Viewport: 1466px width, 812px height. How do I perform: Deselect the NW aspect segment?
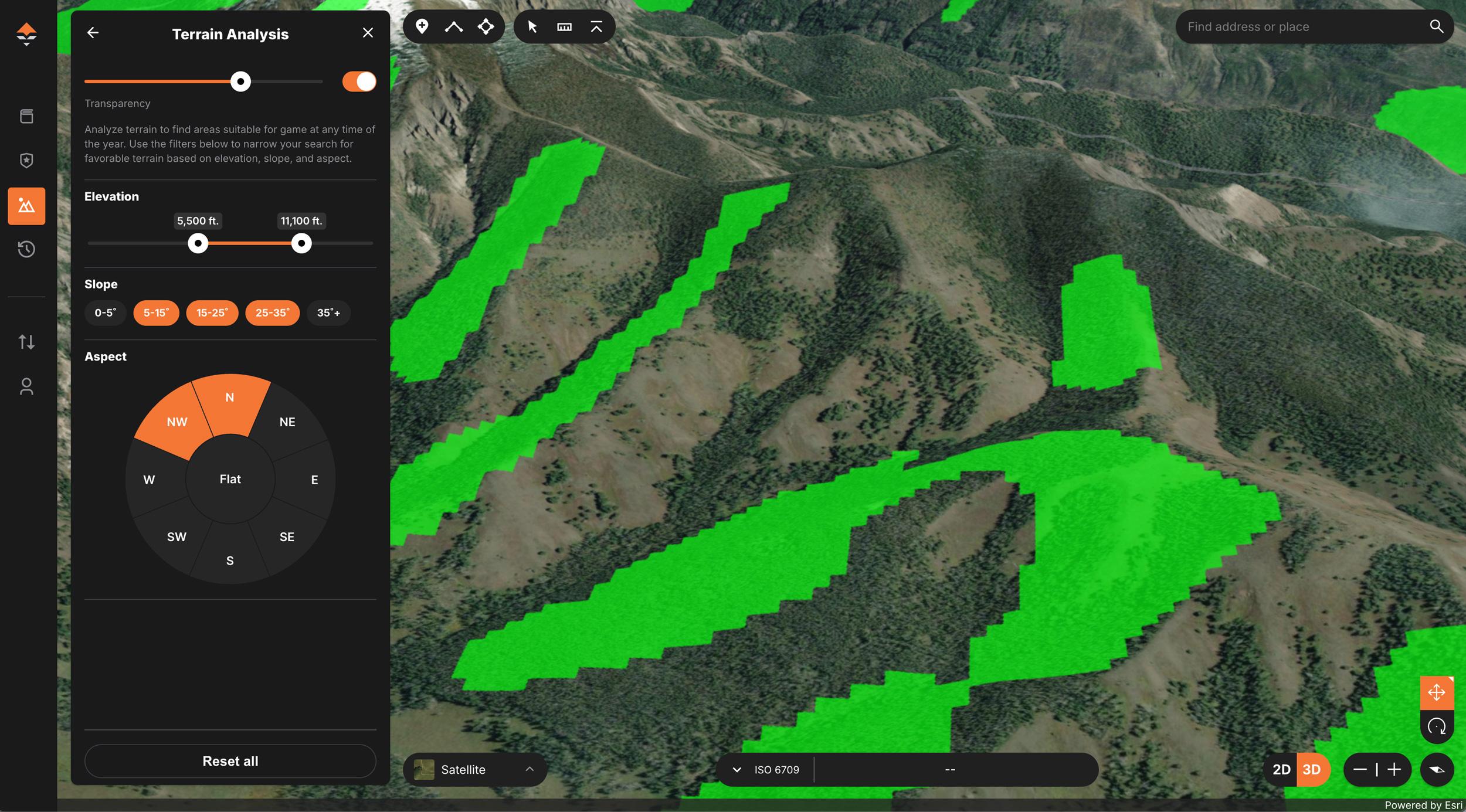177,421
